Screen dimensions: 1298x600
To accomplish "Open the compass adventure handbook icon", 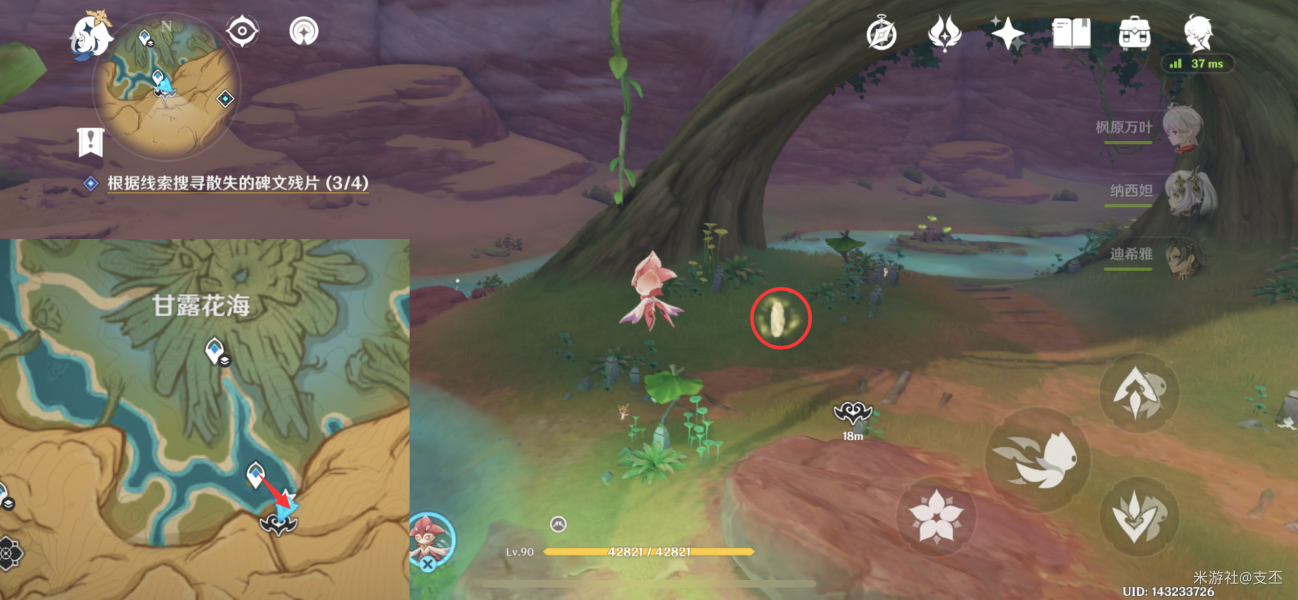I will [881, 34].
